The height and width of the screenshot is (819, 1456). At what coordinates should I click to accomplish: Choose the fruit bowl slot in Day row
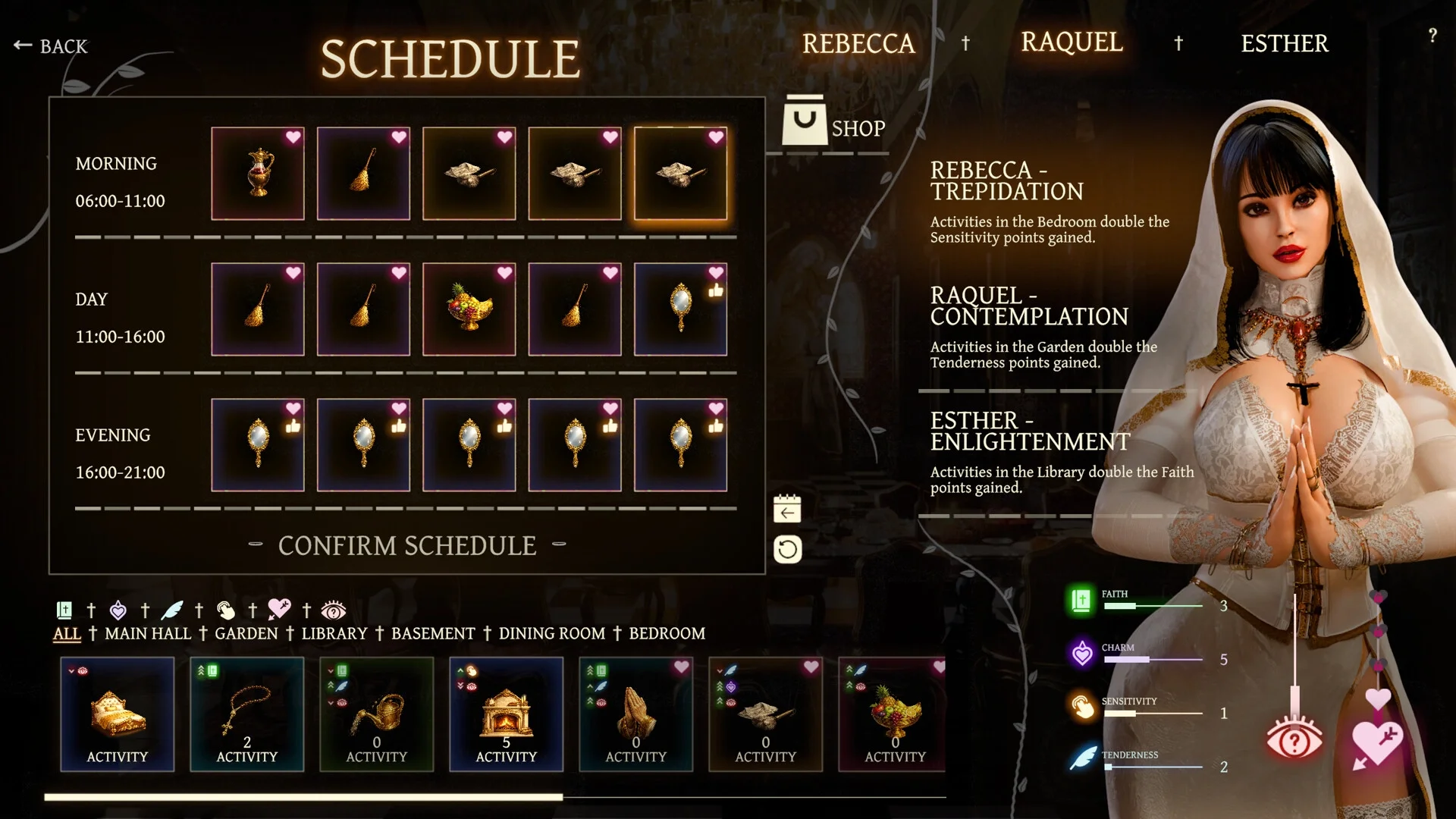pos(469,309)
